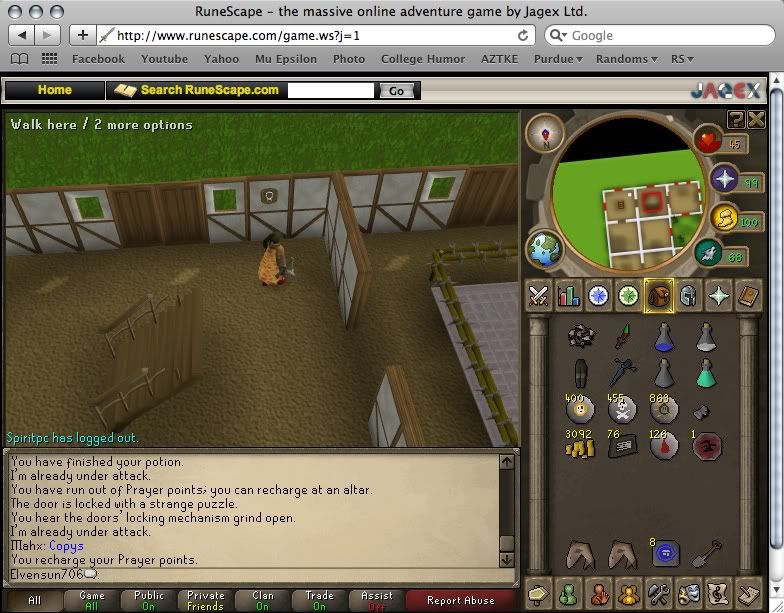Select the spade in the inventory
Viewport: 784px width, 613px height.
click(704, 553)
